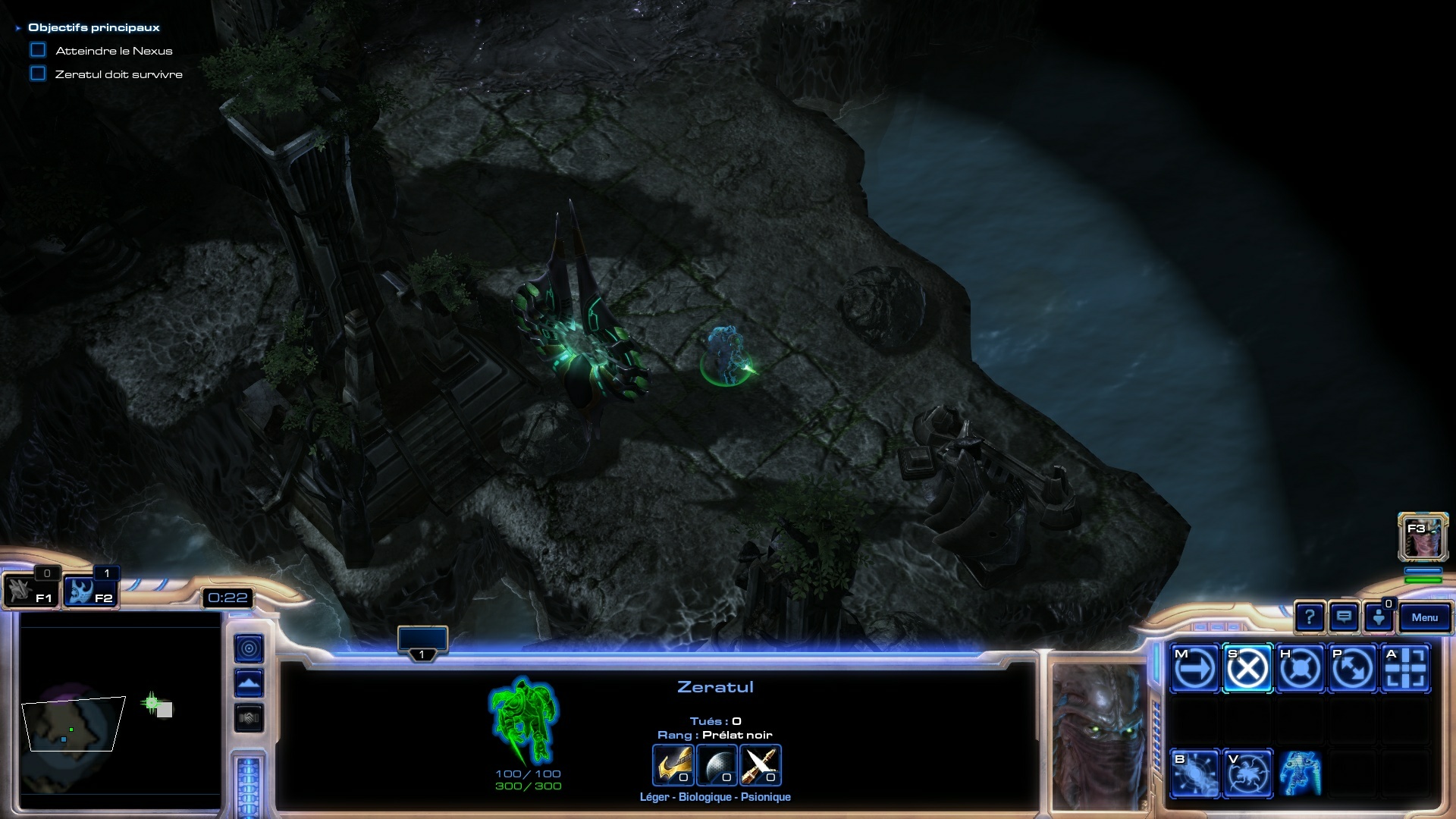The width and height of the screenshot is (1456, 819).
Task: Open the game Menu
Action: pos(1424,618)
